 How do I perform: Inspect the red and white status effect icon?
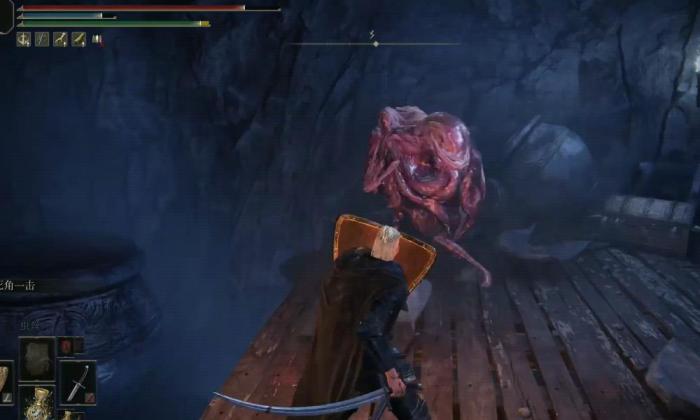(98, 40)
